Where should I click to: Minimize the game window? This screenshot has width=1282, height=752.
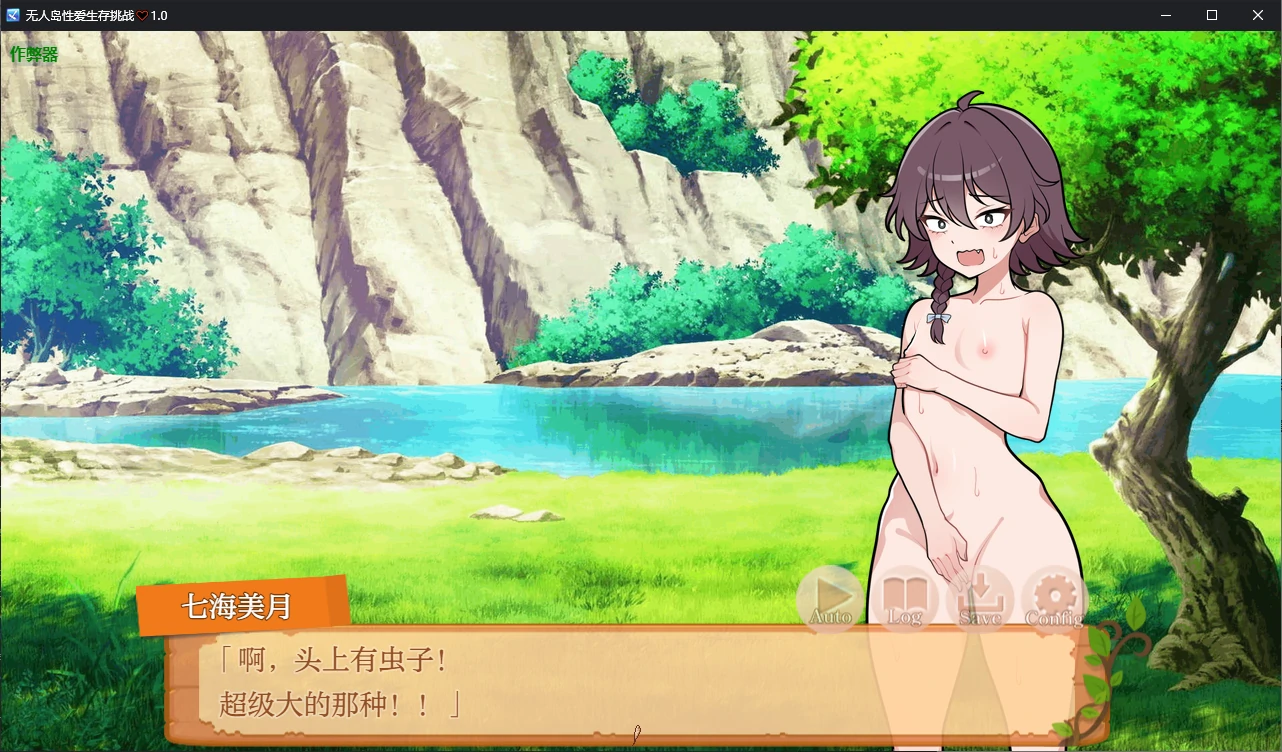click(1166, 15)
